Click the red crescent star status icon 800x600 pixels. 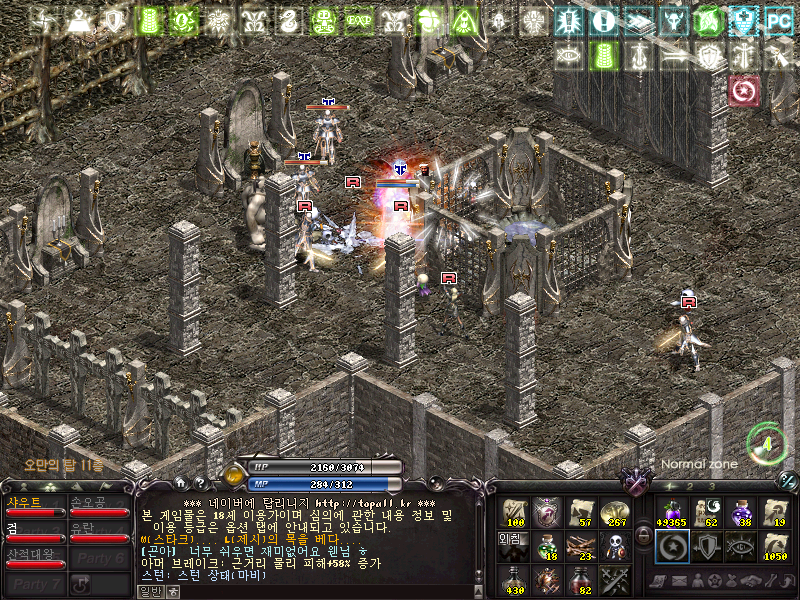pos(743,91)
